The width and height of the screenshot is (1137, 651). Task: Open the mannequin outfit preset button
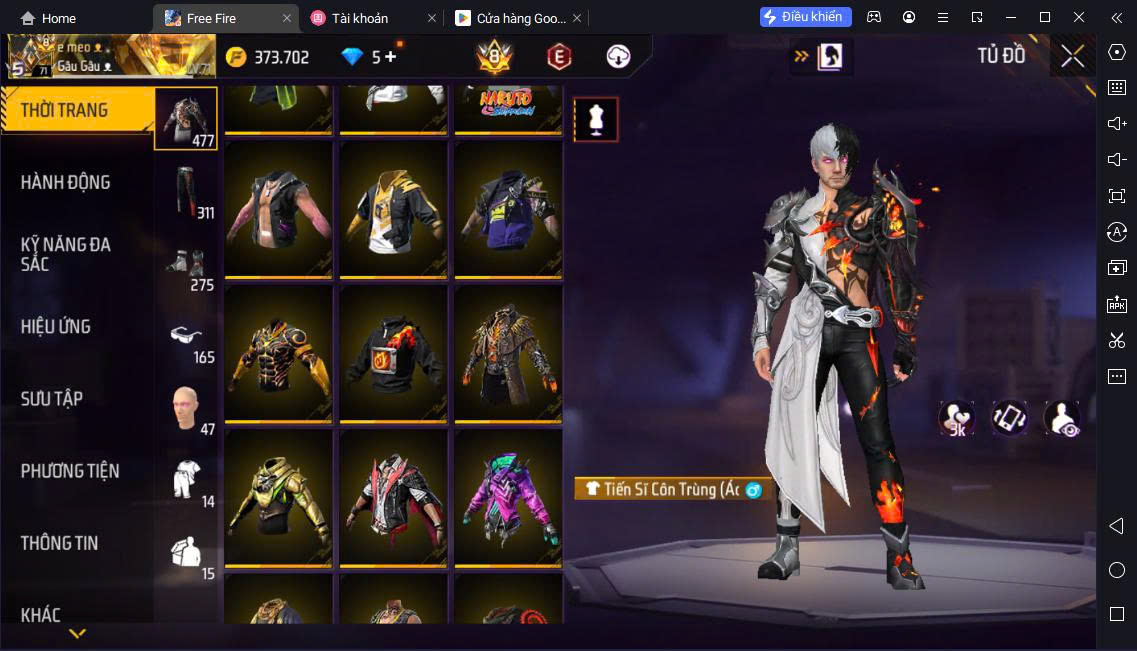595,120
